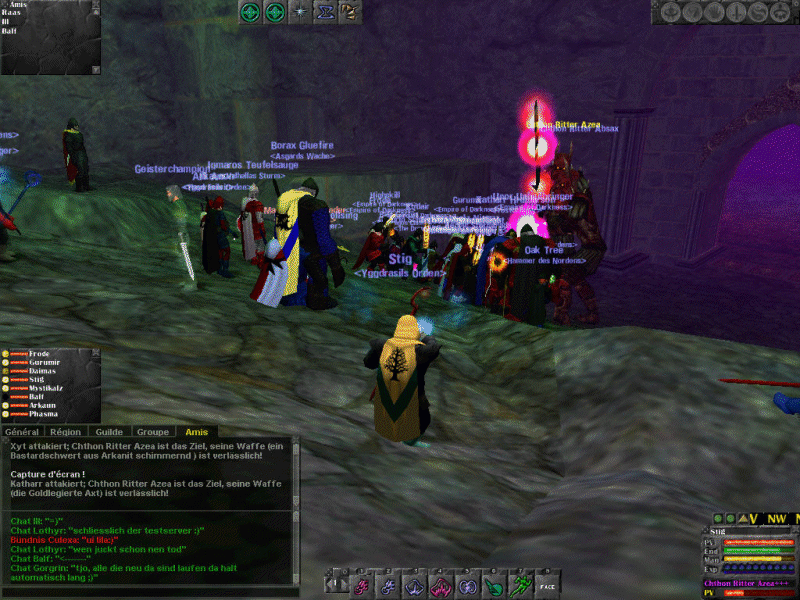Activate the white star icon in top bar
This screenshot has height=600, width=800.
pos(299,12)
